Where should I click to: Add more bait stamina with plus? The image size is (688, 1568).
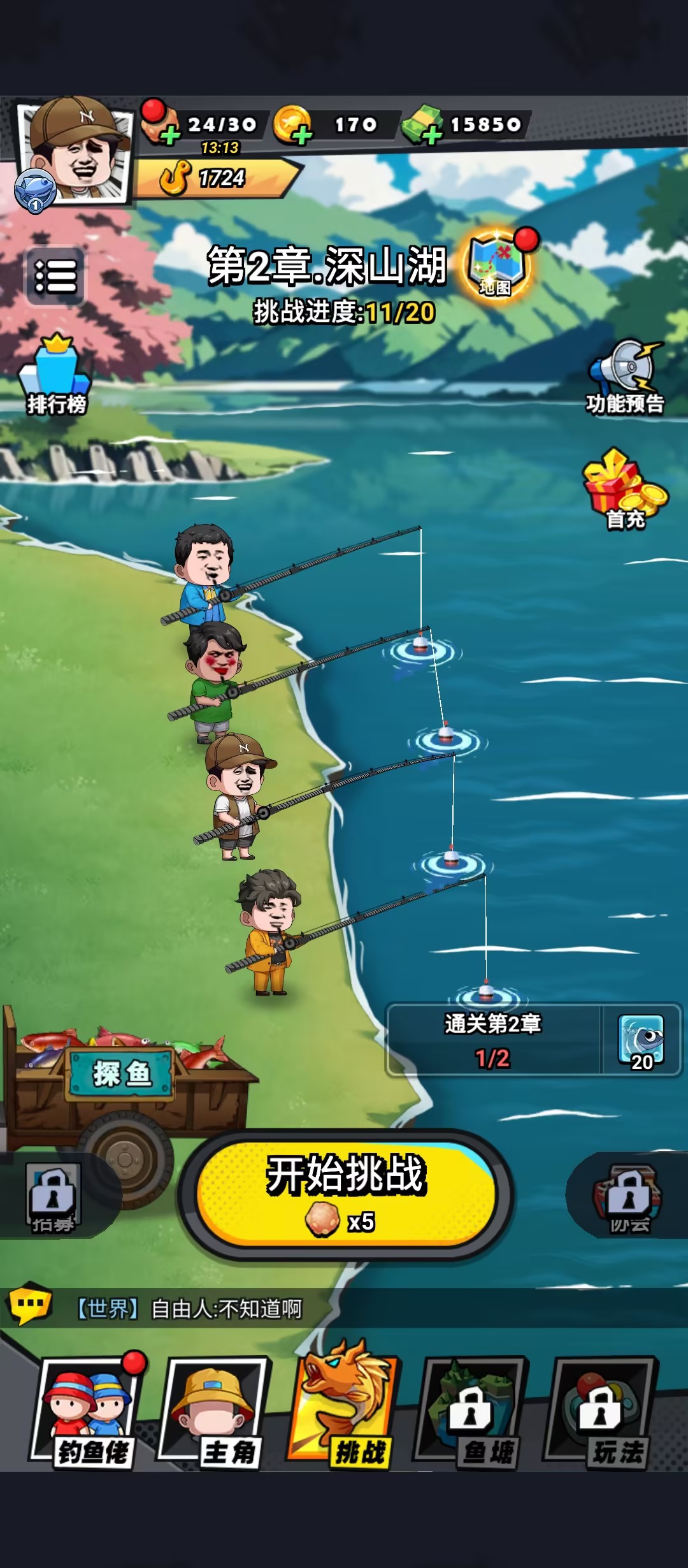click(x=169, y=134)
